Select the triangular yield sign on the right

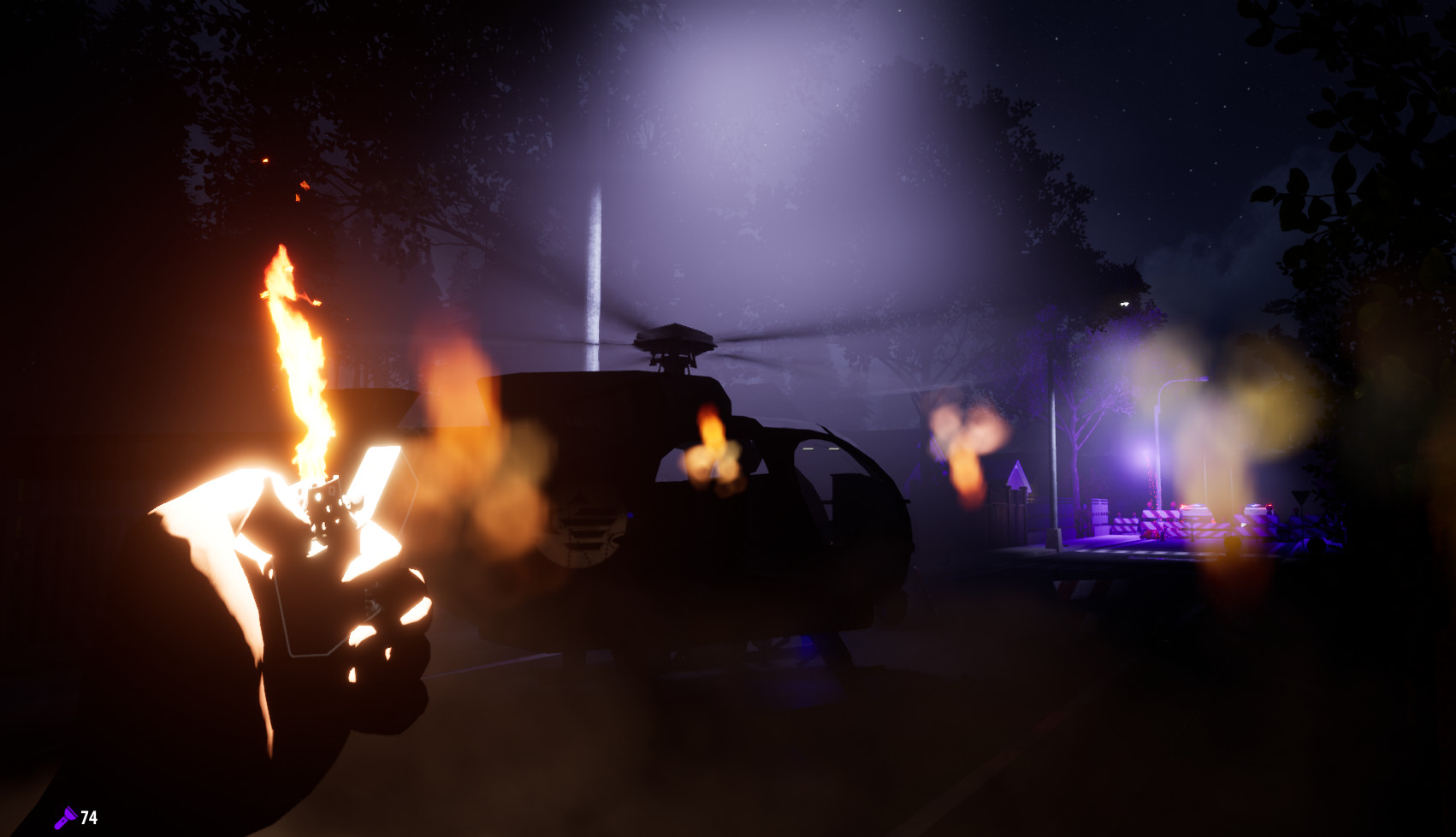click(1301, 495)
